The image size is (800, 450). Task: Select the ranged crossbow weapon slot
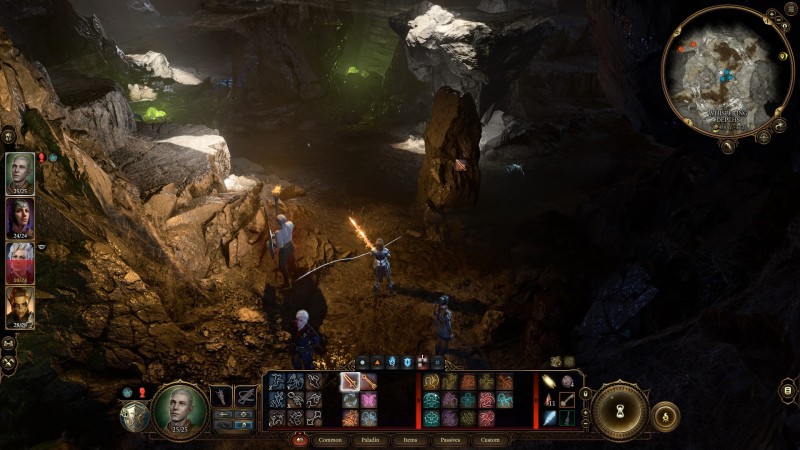pos(246,397)
